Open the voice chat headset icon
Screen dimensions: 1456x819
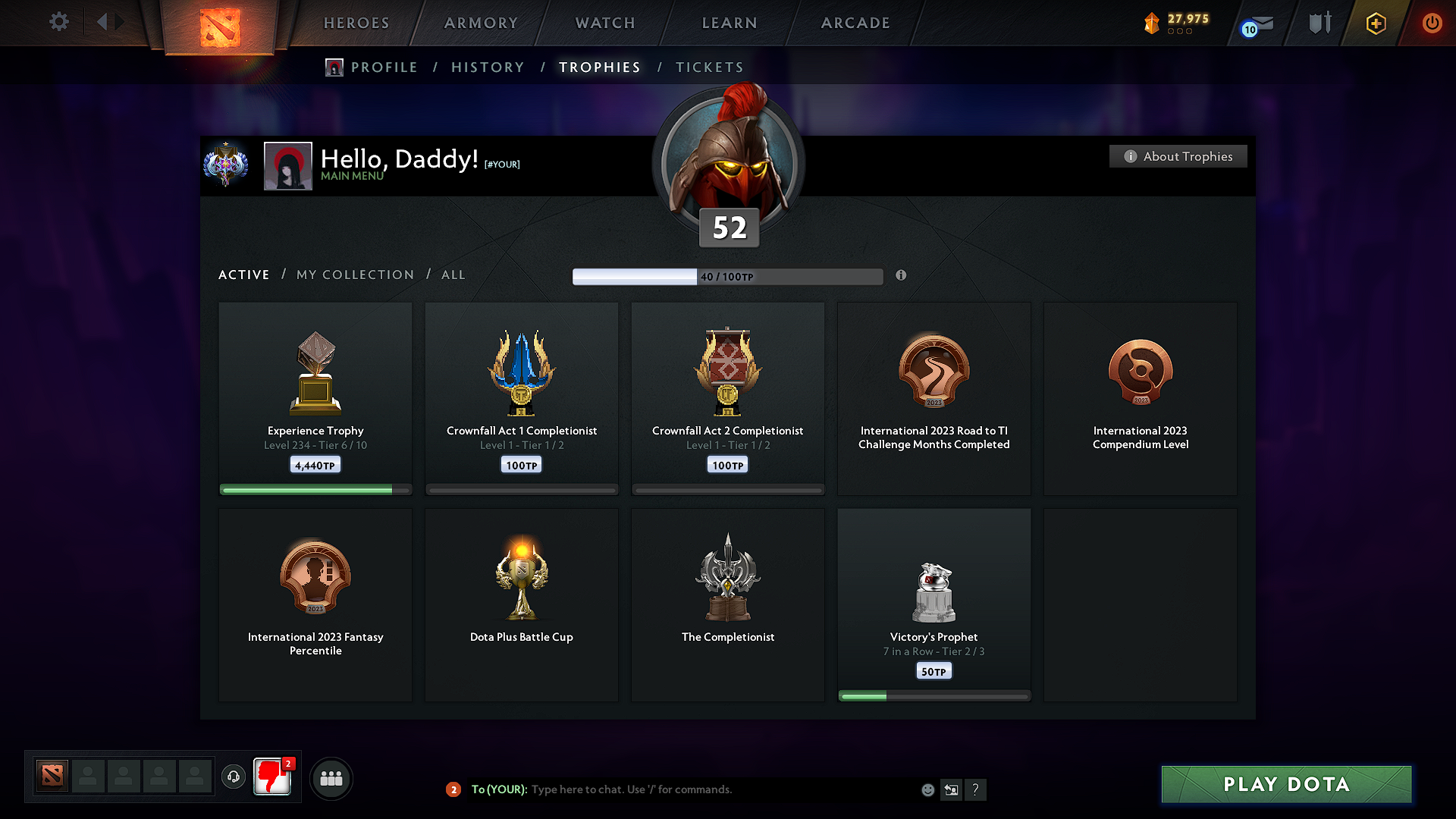[234, 777]
